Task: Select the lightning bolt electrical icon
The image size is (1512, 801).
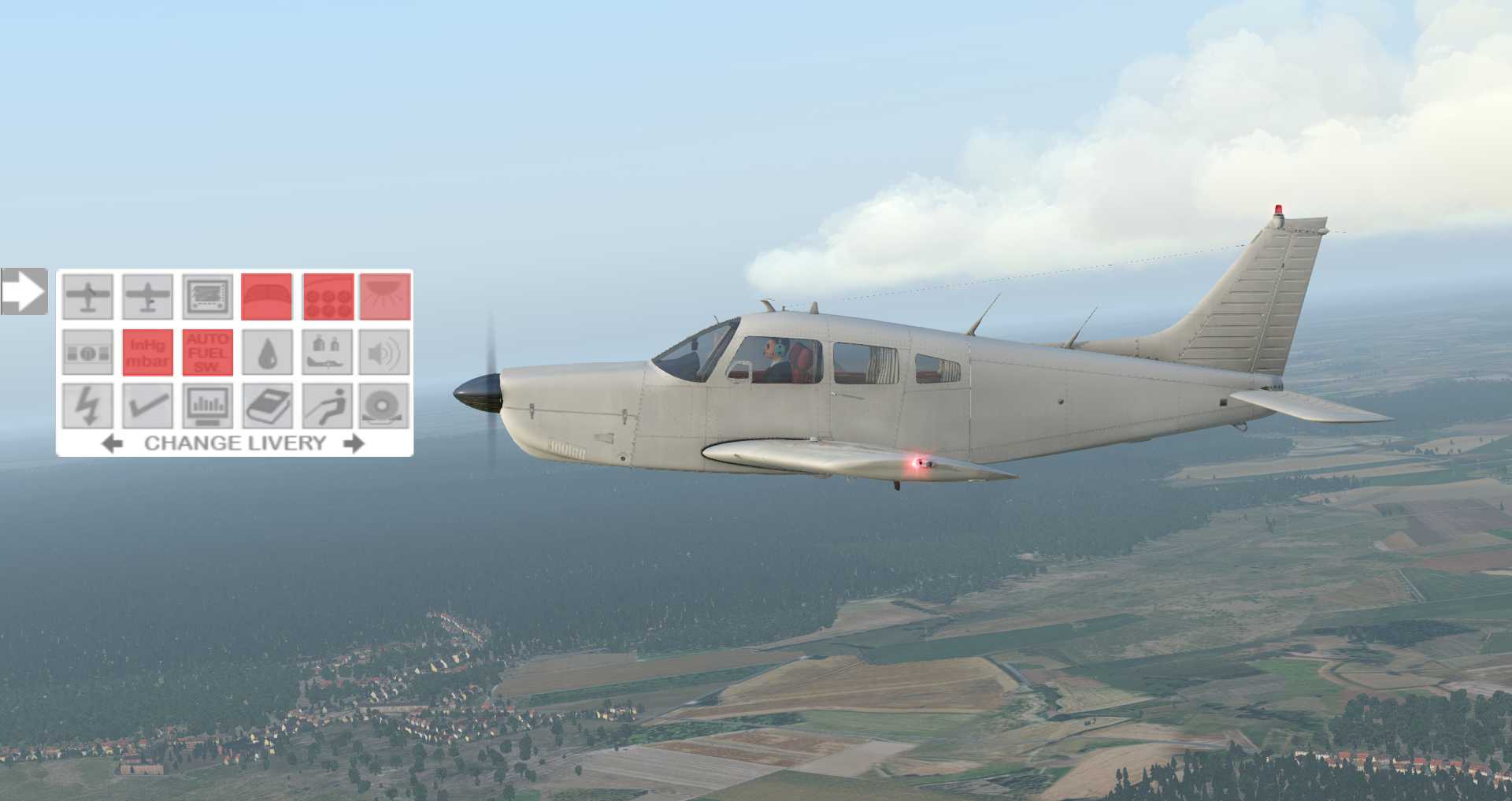Action: [x=87, y=406]
